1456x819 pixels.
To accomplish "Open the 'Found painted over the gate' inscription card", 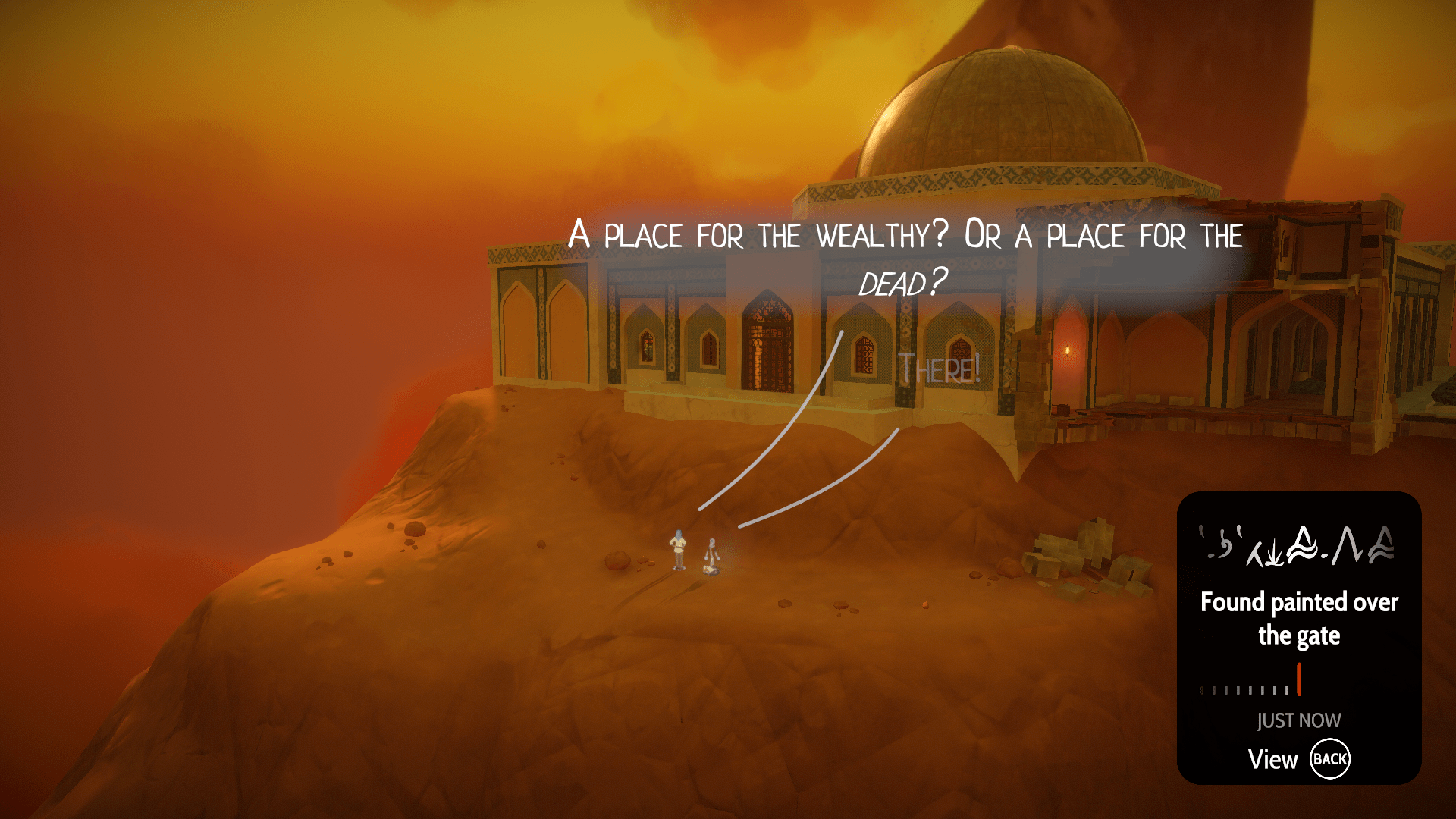I will pos(1298,619).
